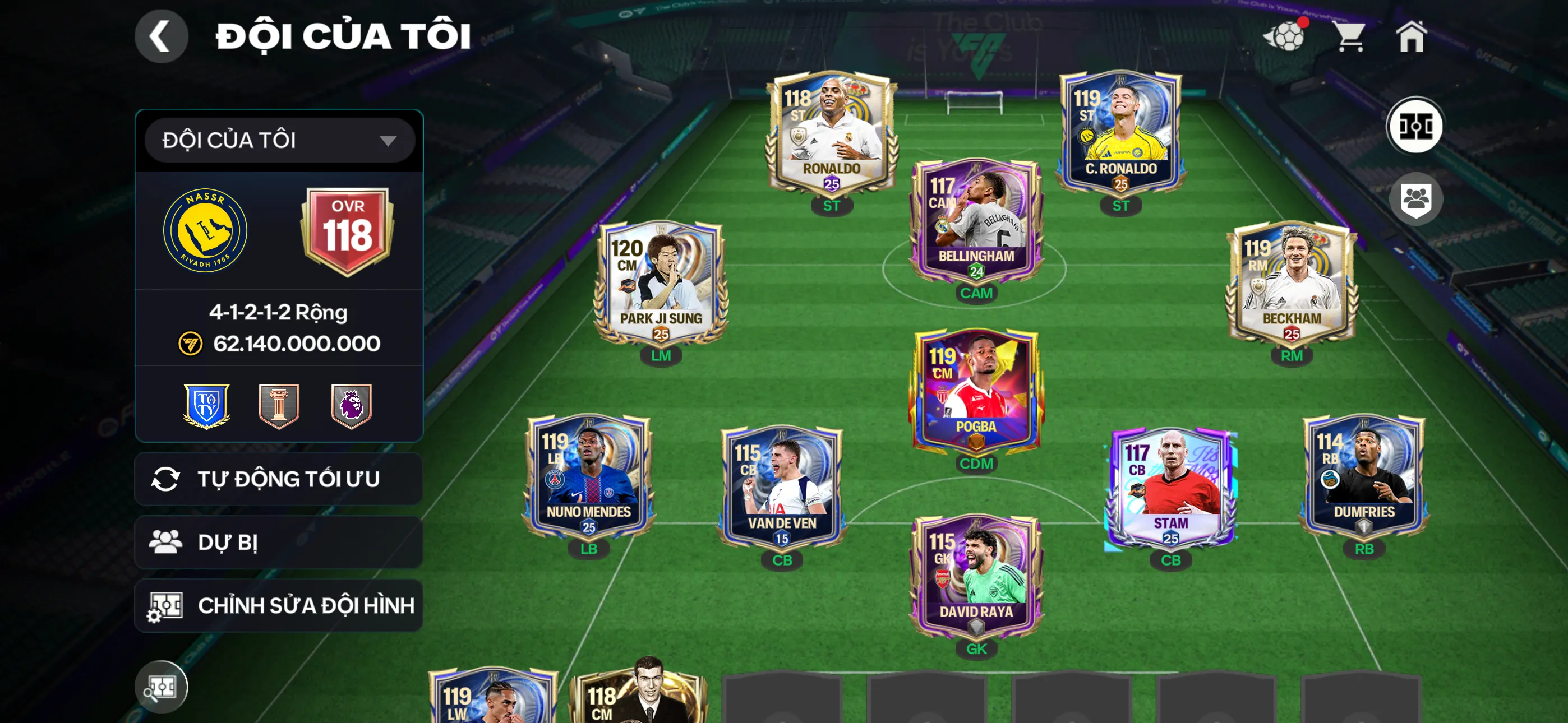Return to the home screen
The height and width of the screenshot is (723, 1568).
(x=1411, y=36)
